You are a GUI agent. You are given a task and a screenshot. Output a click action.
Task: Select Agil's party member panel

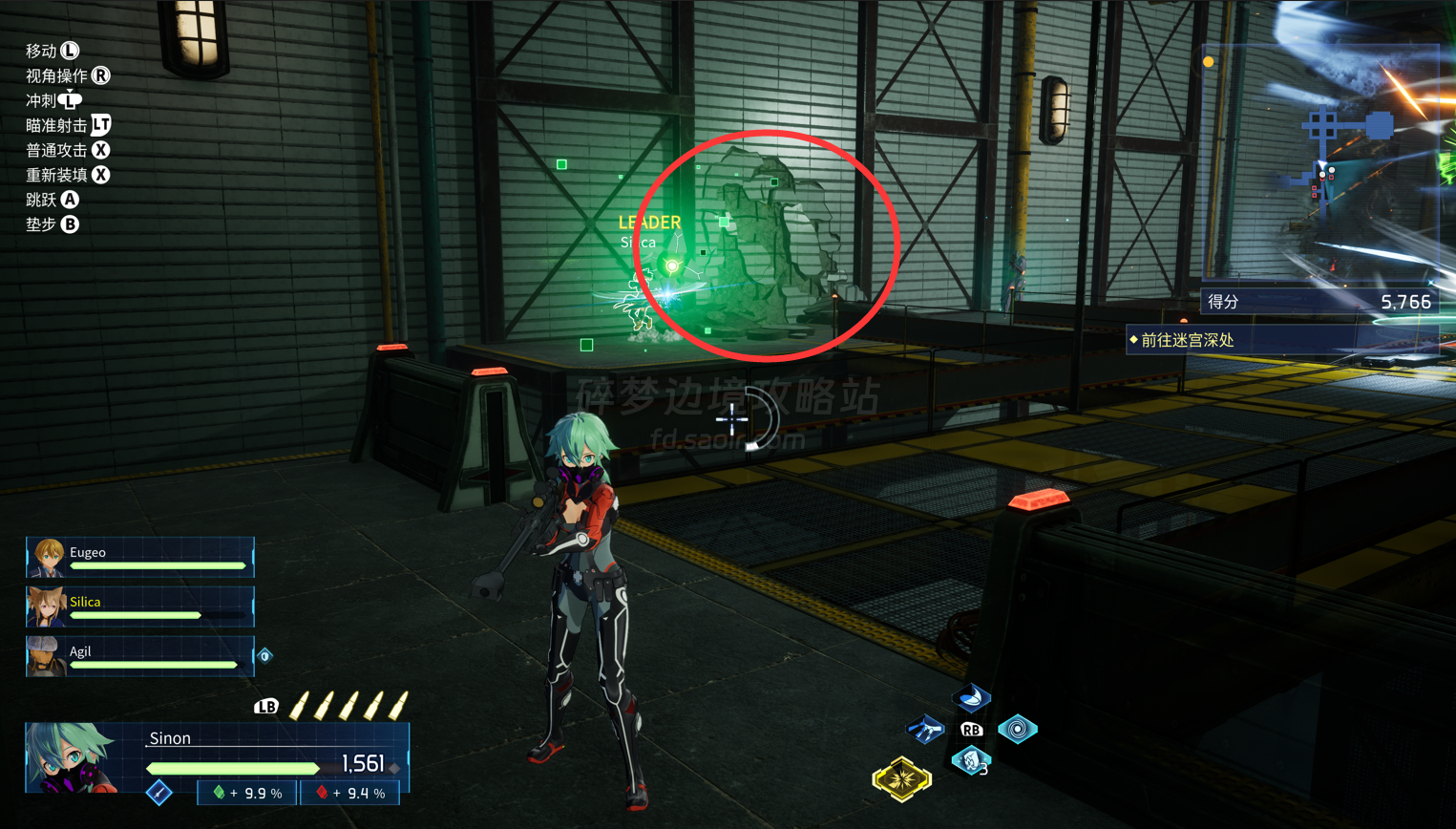[x=139, y=657]
